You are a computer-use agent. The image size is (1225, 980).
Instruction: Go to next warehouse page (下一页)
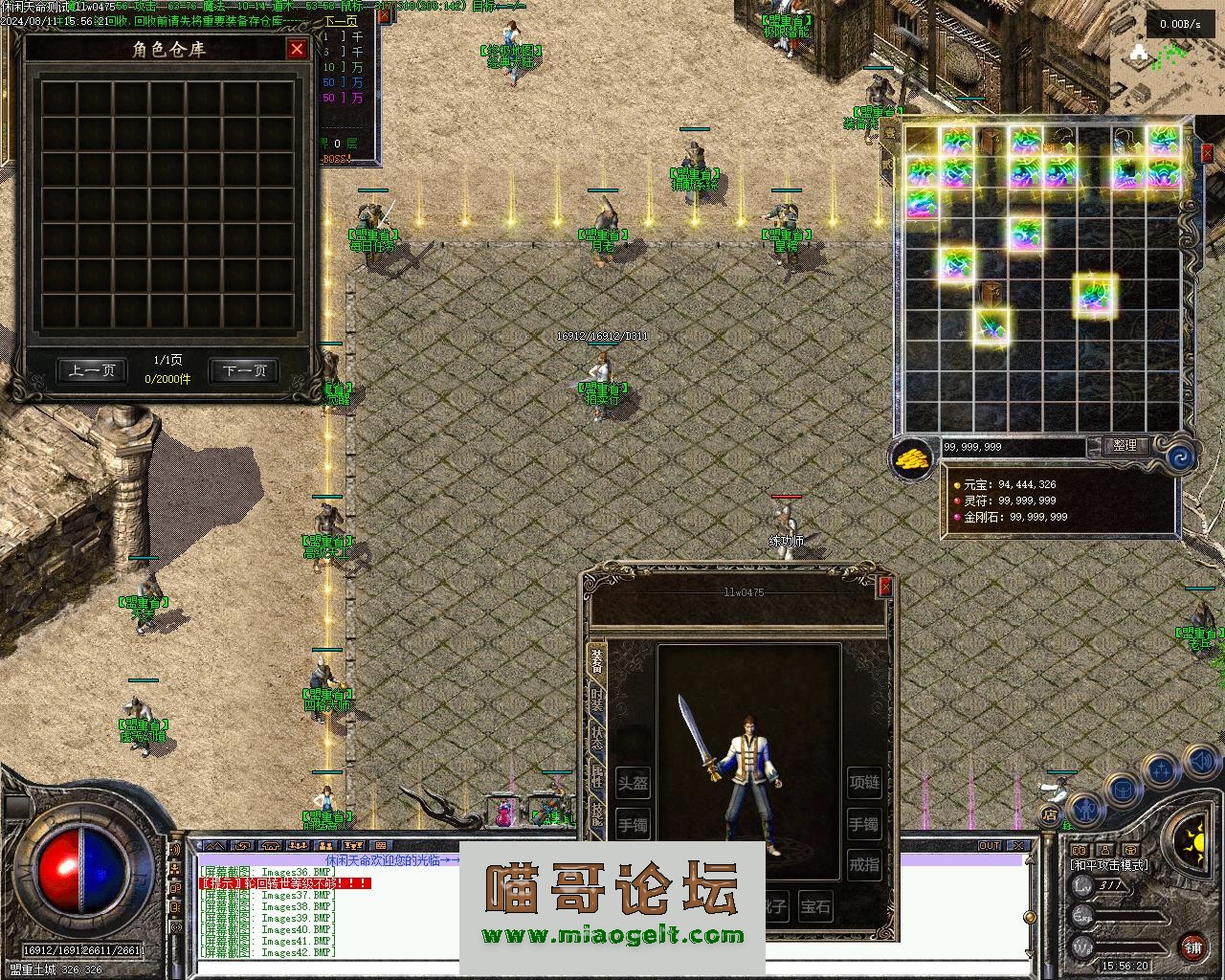(x=244, y=370)
